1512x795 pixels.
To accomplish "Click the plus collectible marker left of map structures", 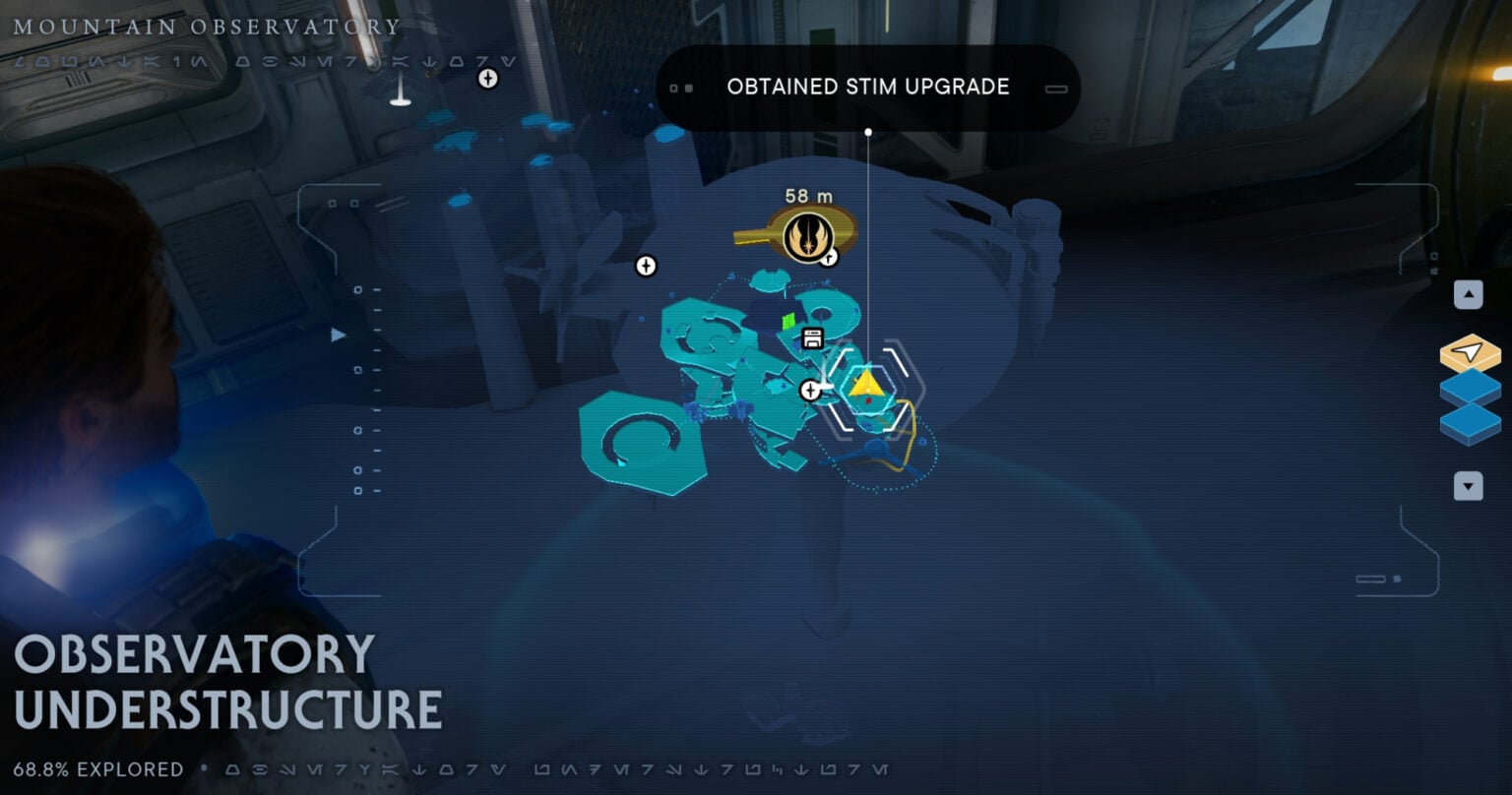I will click(x=647, y=264).
